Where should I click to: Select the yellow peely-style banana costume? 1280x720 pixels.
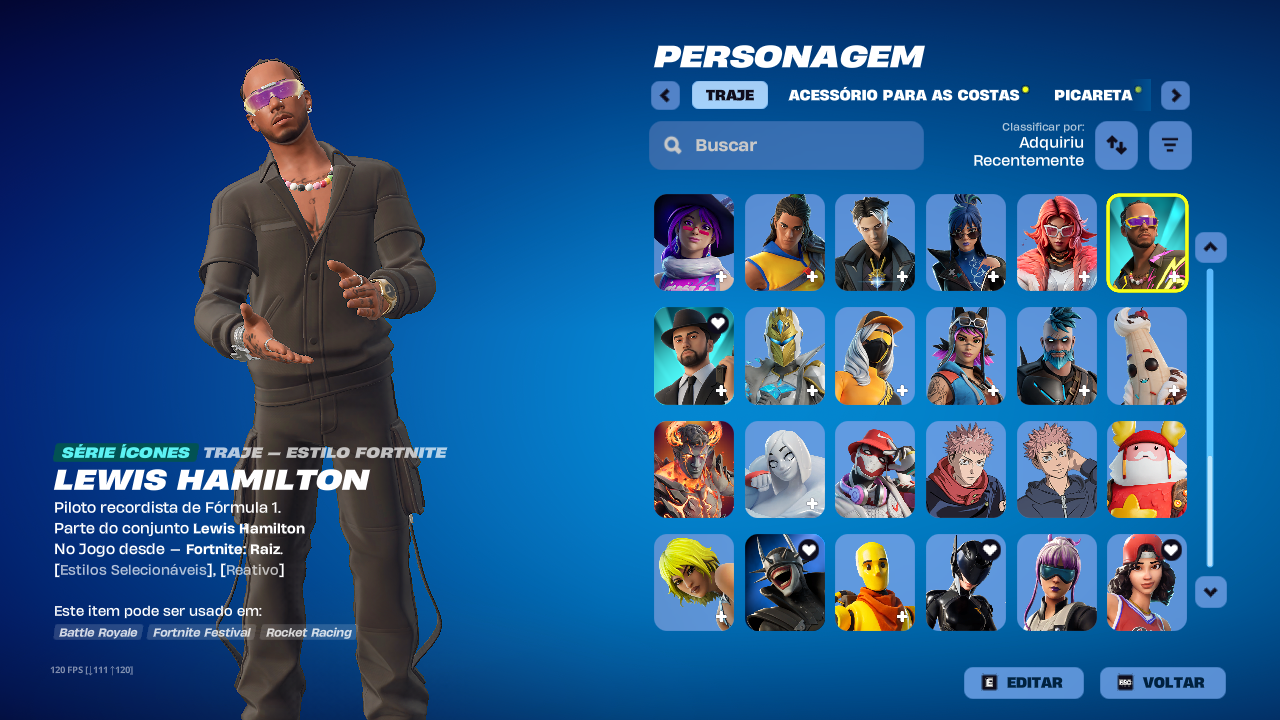[x=875, y=582]
